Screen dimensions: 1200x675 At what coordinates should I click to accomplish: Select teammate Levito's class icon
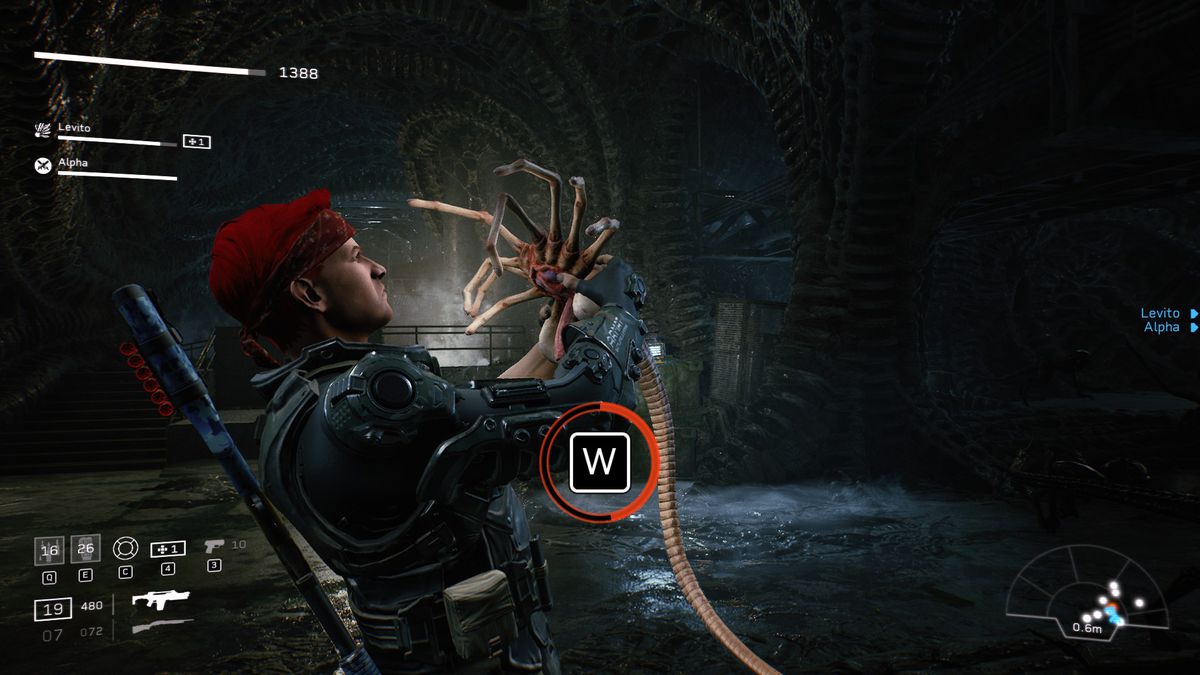tap(43, 131)
